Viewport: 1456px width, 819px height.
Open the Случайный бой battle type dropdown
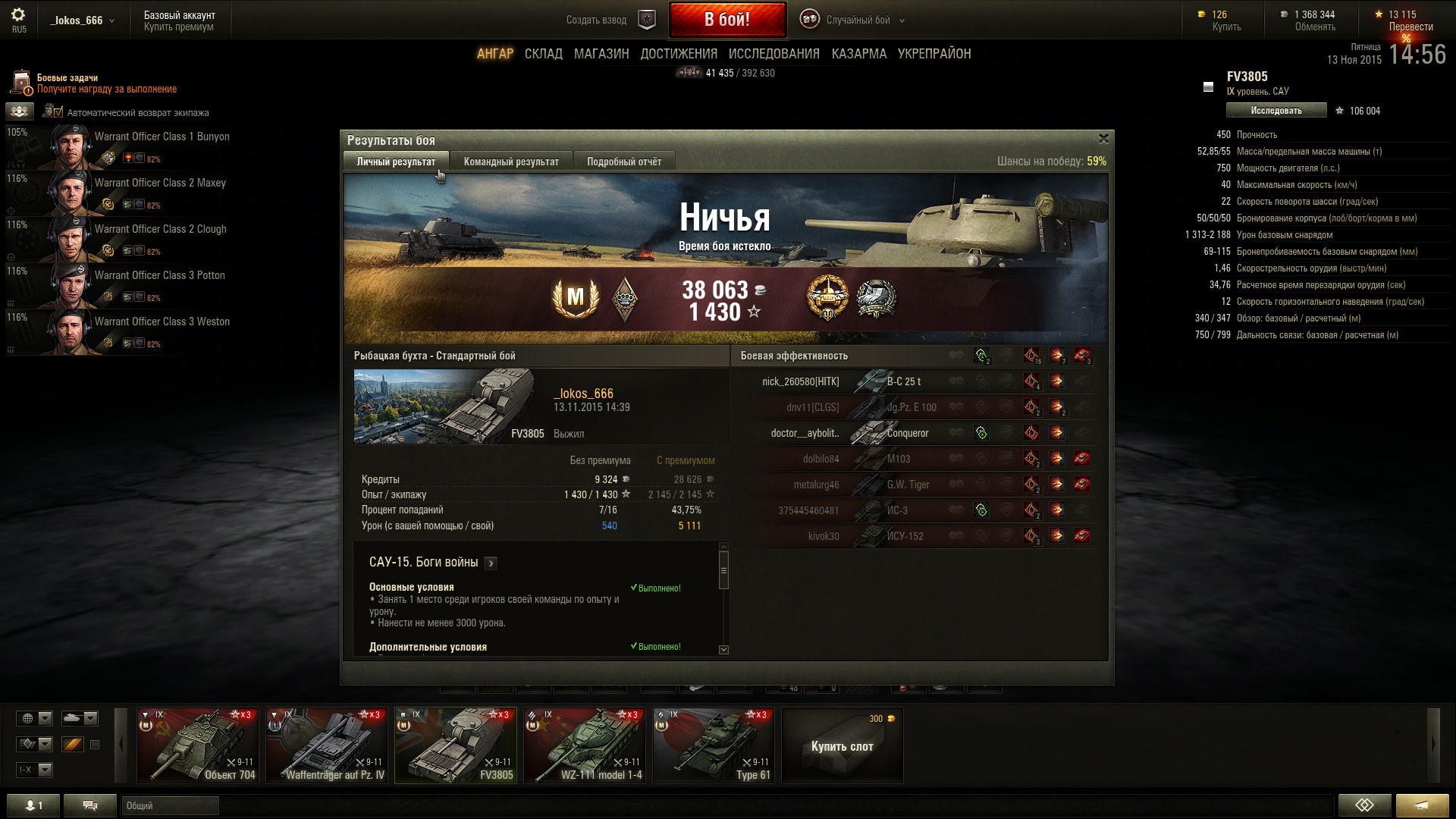pyautogui.click(x=864, y=20)
